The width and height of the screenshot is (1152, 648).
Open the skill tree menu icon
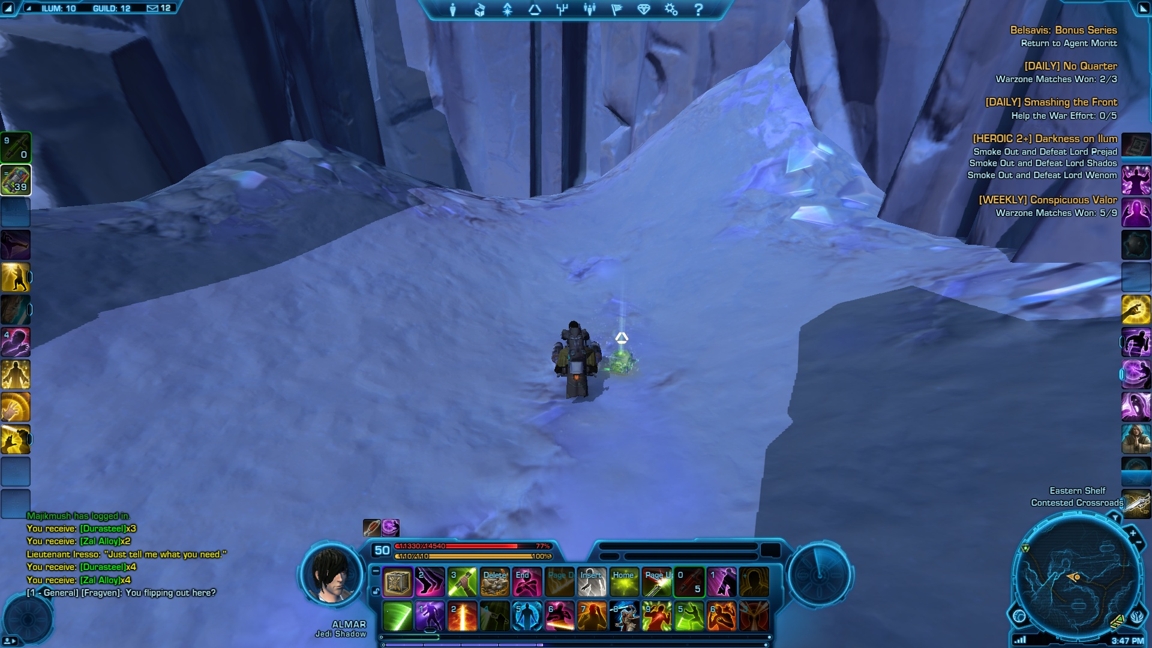(x=561, y=10)
